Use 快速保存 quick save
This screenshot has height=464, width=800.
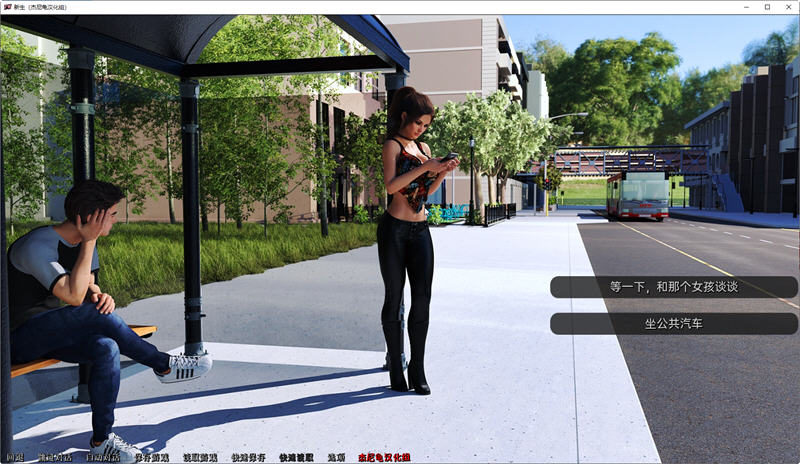(247, 457)
